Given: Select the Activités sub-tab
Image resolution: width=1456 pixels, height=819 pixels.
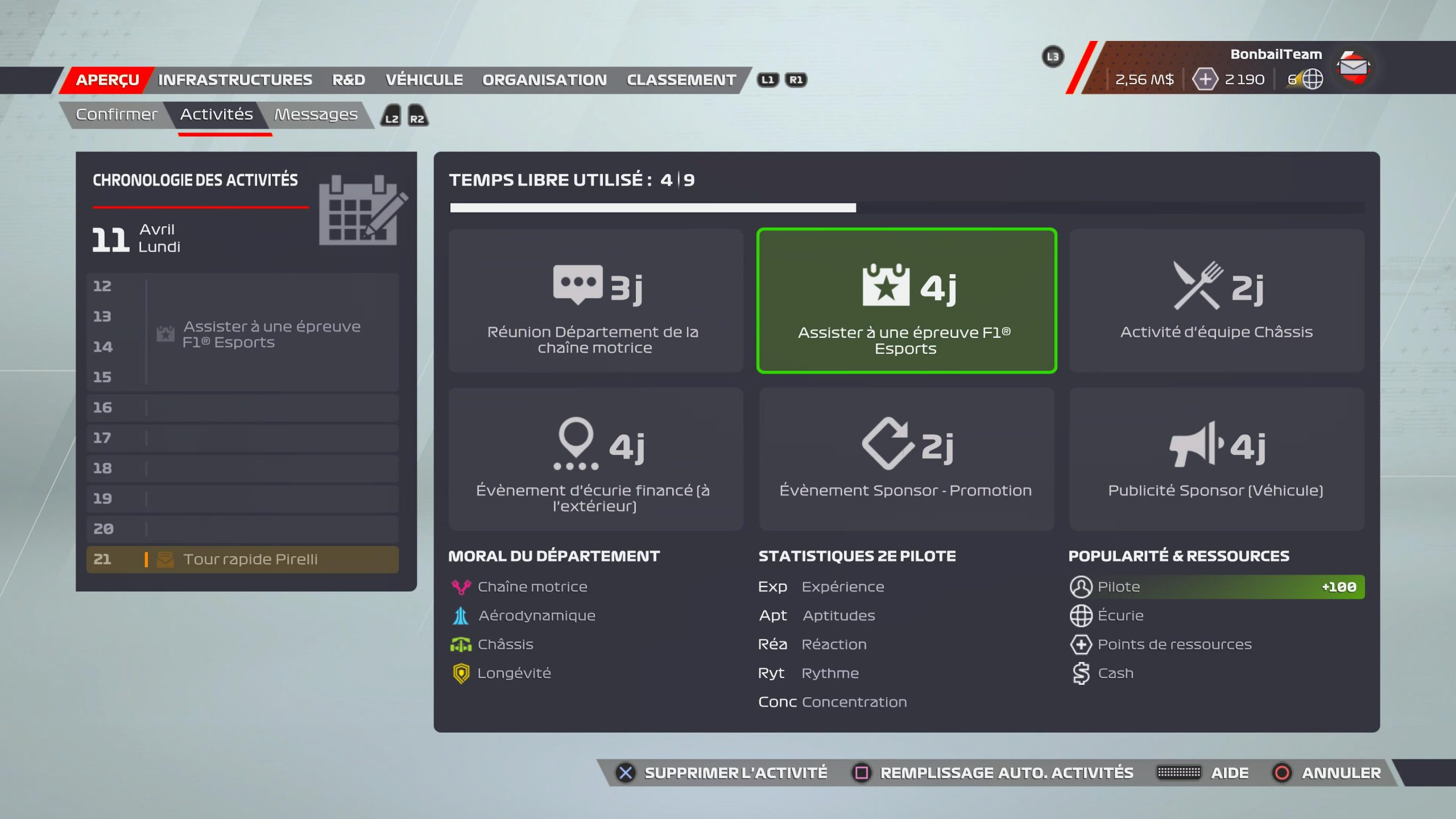Looking at the screenshot, I should 217,115.
